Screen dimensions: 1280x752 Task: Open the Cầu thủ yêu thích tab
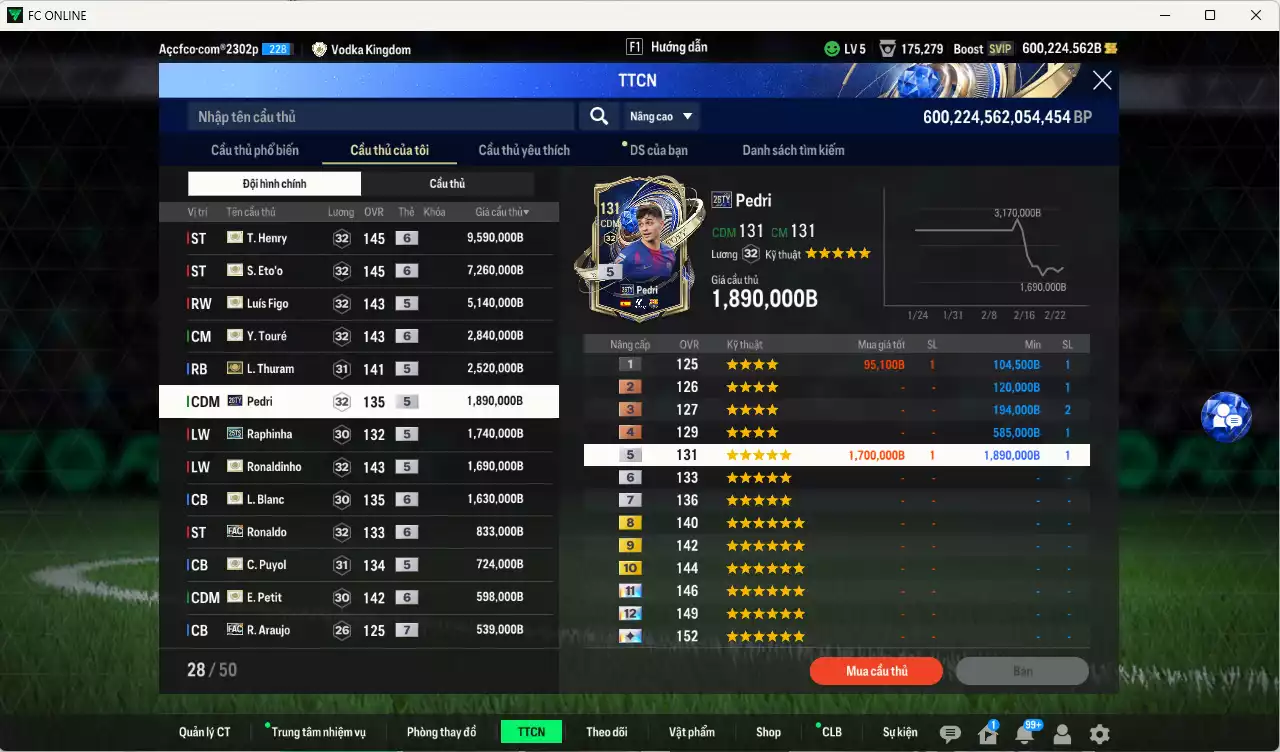[524, 150]
